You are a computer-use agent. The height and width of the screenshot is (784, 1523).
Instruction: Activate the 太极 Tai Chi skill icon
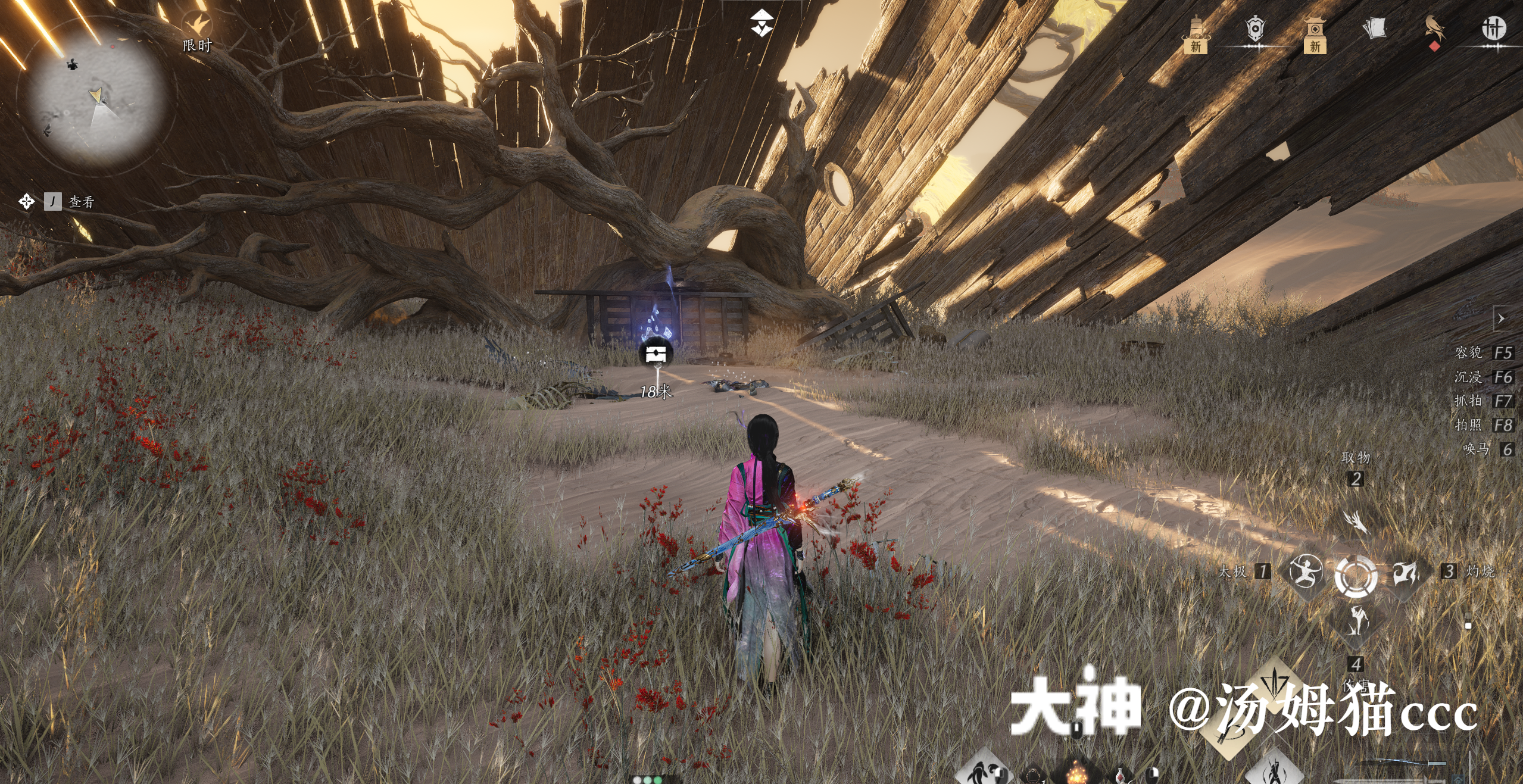[x=1306, y=571]
